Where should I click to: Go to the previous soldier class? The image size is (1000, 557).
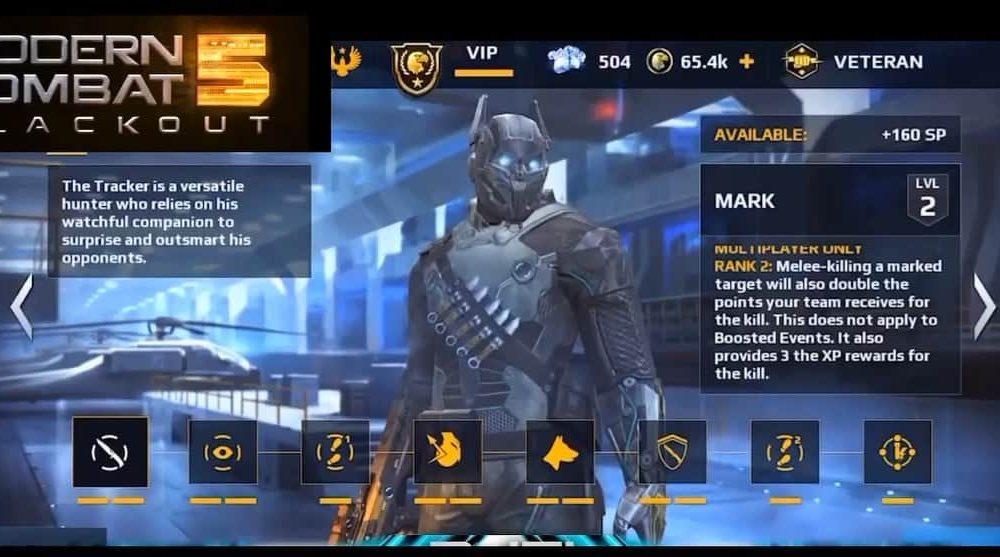pyautogui.click(x=21, y=306)
